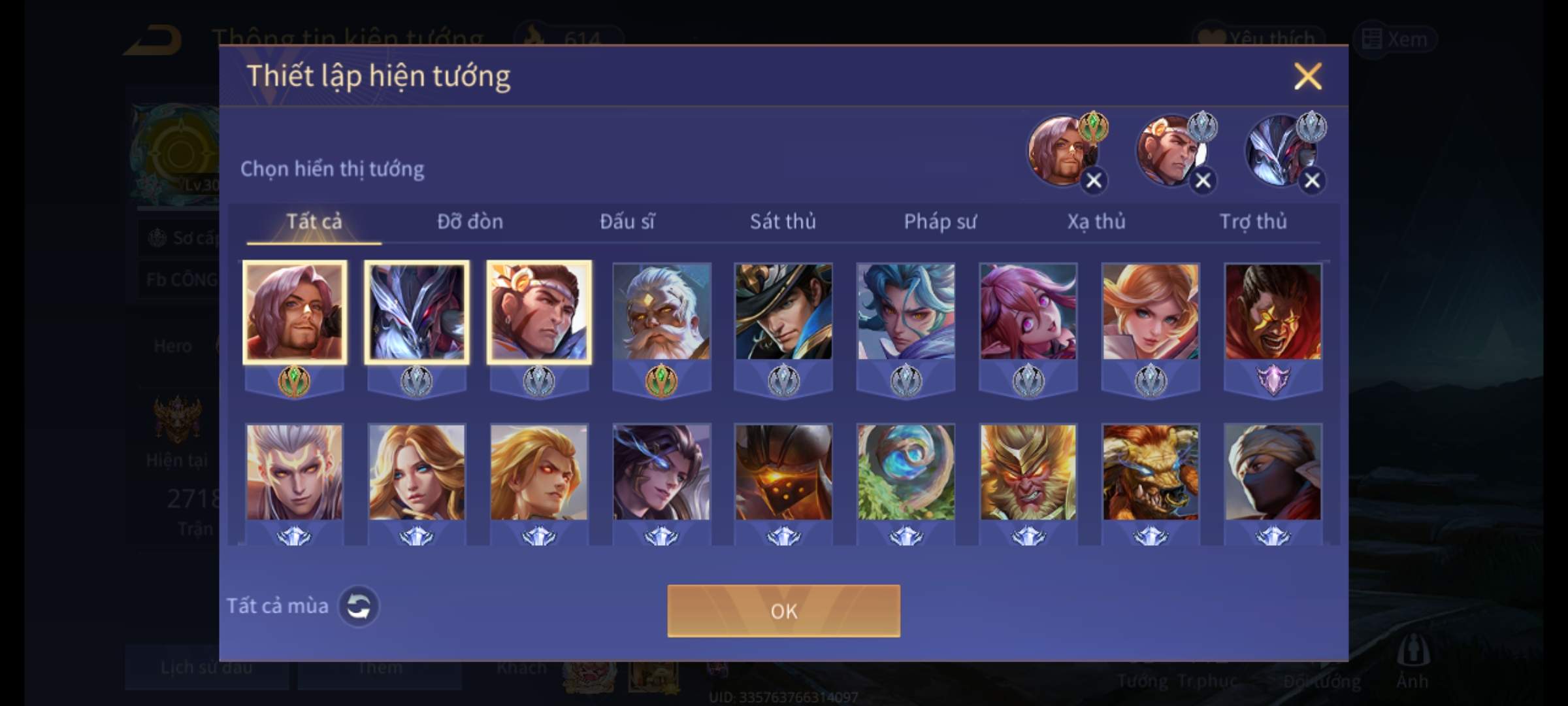Image resolution: width=1568 pixels, height=706 pixels.
Task: Remove the purple-haired hero from selected display
Action: (x=1094, y=180)
